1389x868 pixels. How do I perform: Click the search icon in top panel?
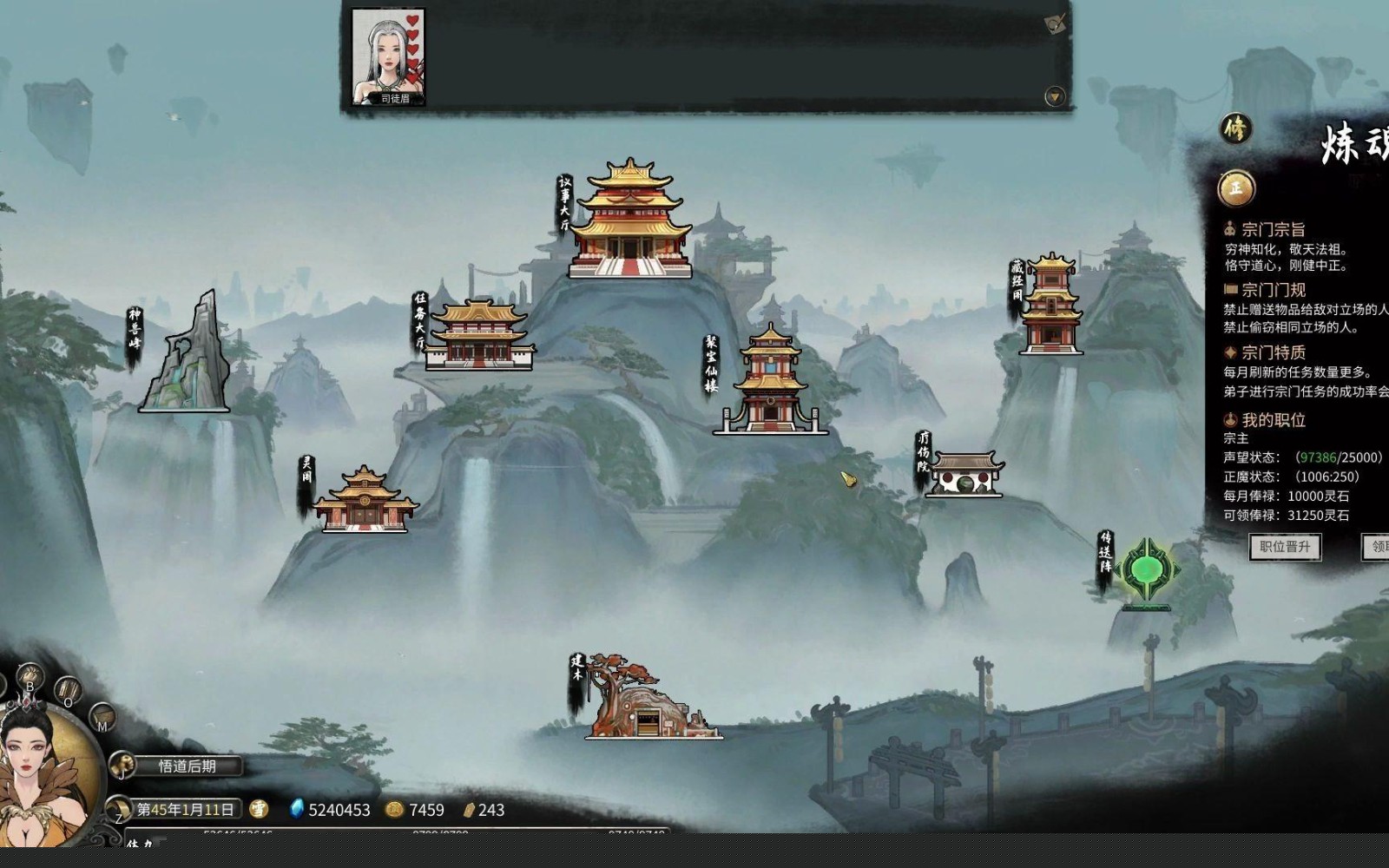[1055, 24]
